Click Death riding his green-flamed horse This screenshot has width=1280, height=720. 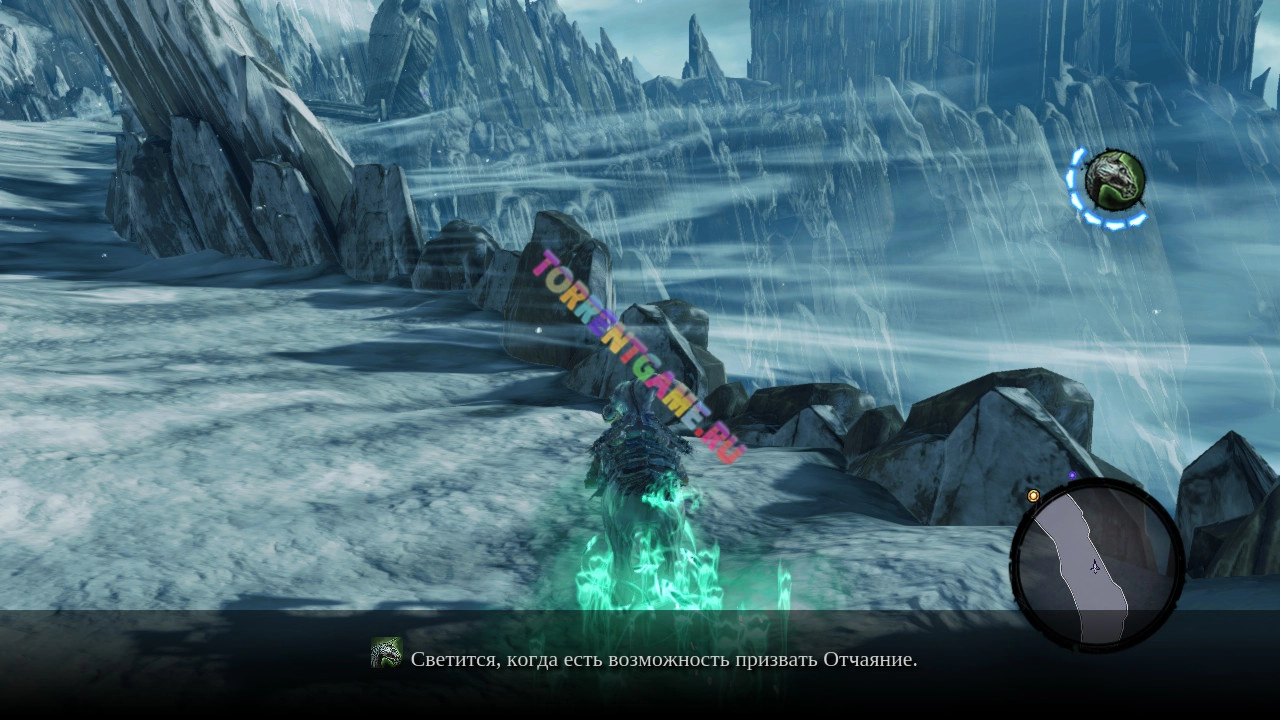[x=640, y=470]
